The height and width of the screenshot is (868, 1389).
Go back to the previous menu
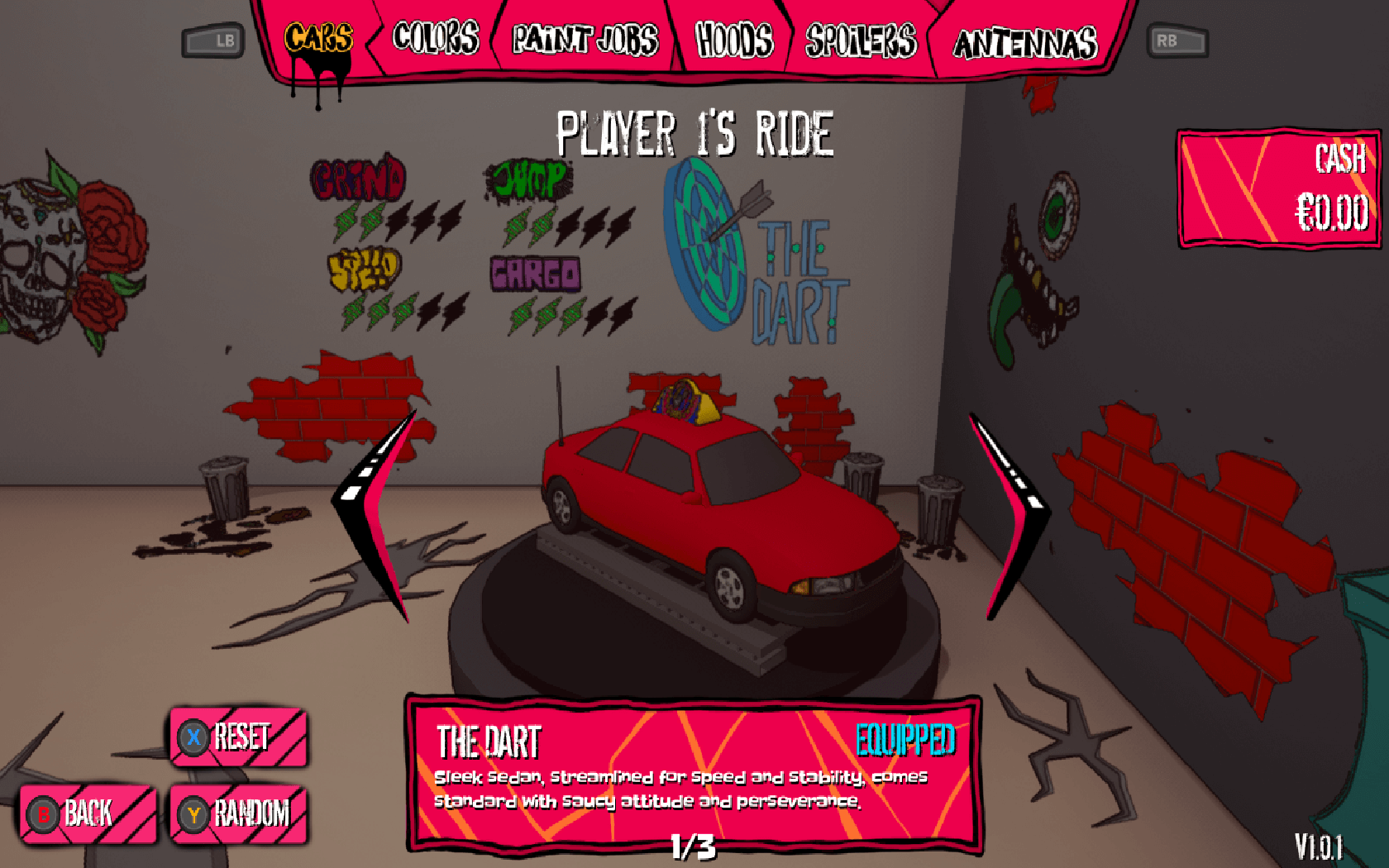88,813
